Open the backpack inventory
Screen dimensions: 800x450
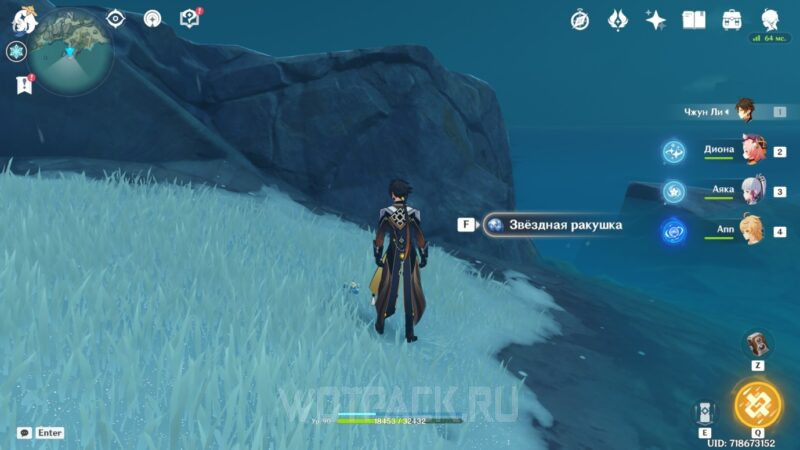(x=731, y=19)
